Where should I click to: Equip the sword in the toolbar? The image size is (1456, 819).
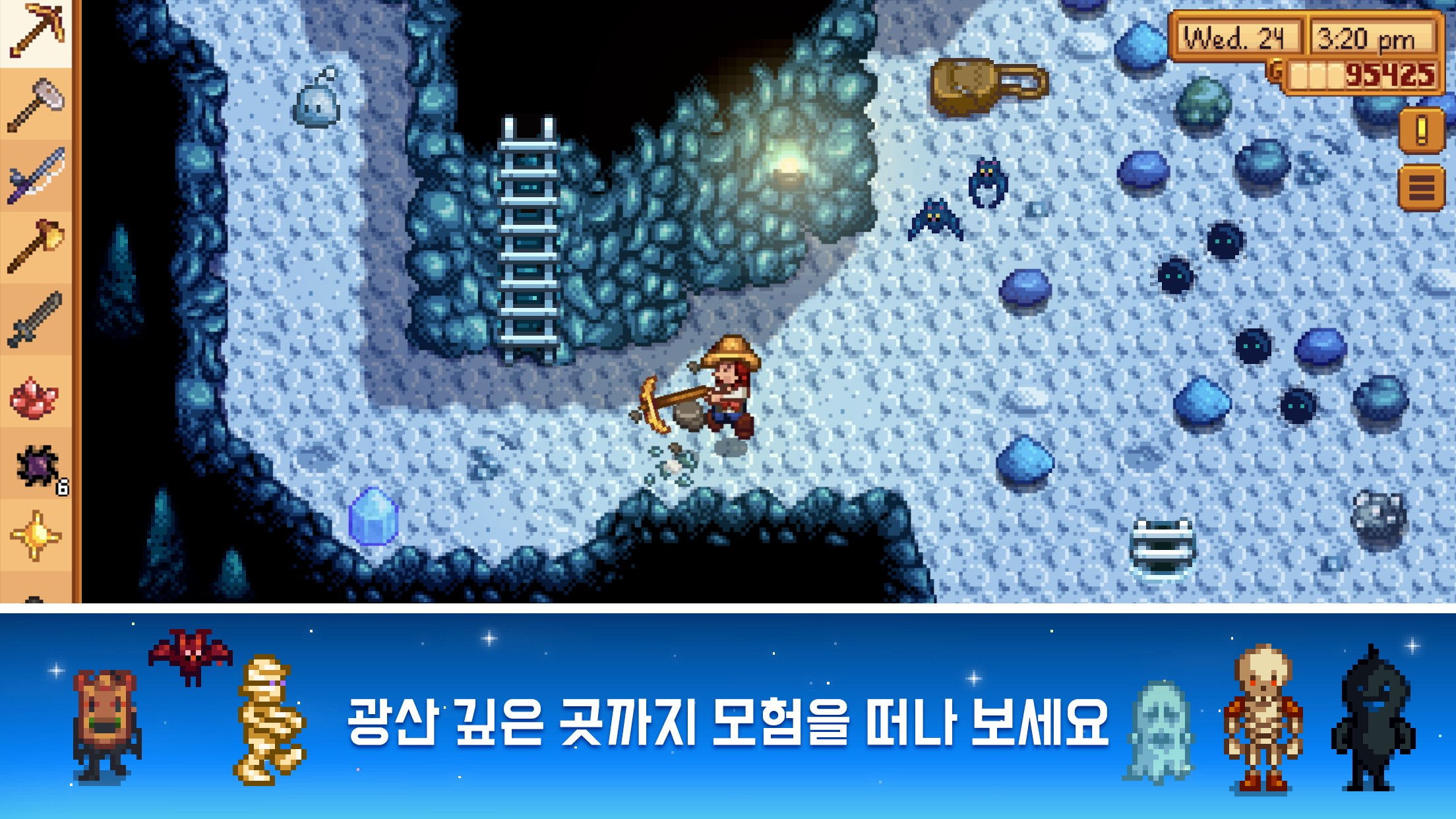click(x=36, y=318)
